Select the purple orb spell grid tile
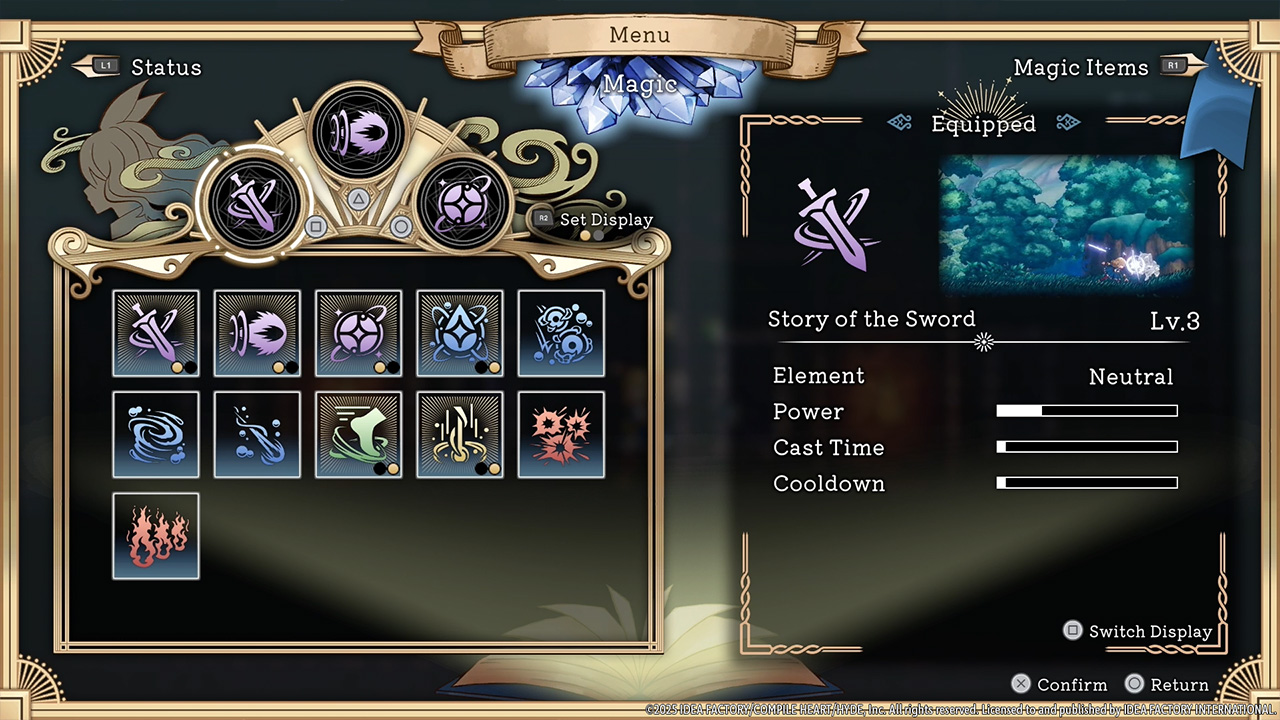Image resolution: width=1280 pixels, height=720 pixels. 358,333
